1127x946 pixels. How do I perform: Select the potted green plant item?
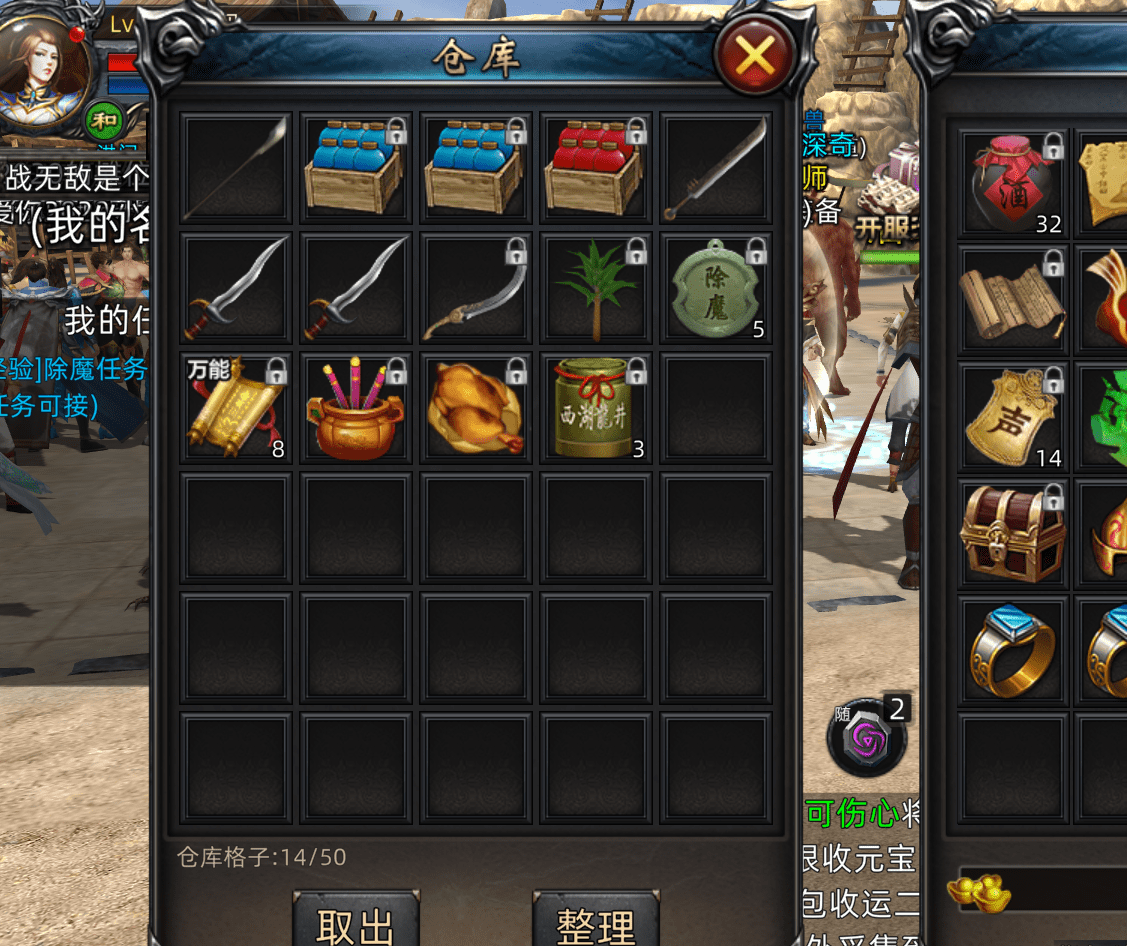pos(596,288)
